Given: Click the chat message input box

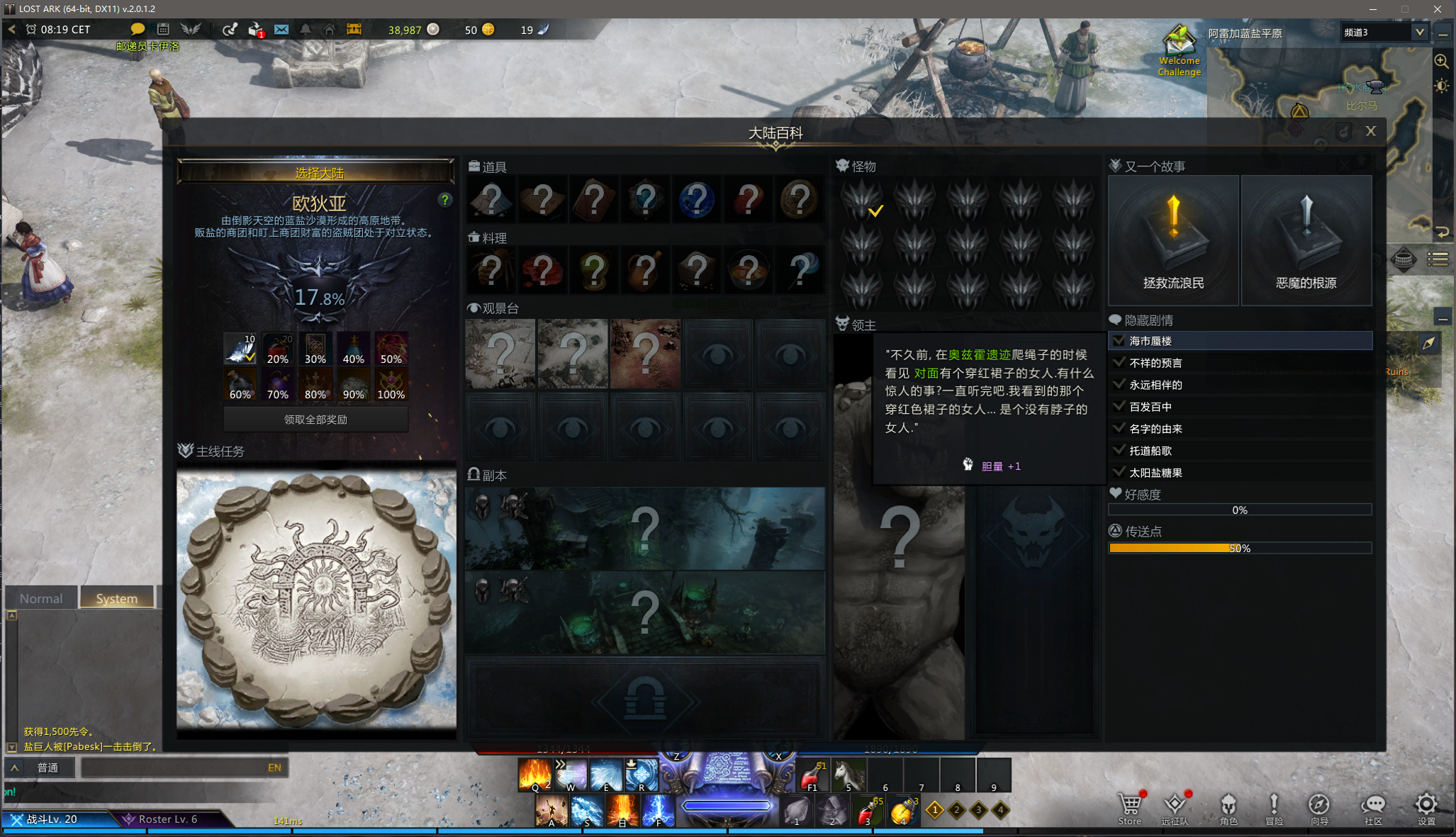Looking at the screenshot, I should coord(174,768).
